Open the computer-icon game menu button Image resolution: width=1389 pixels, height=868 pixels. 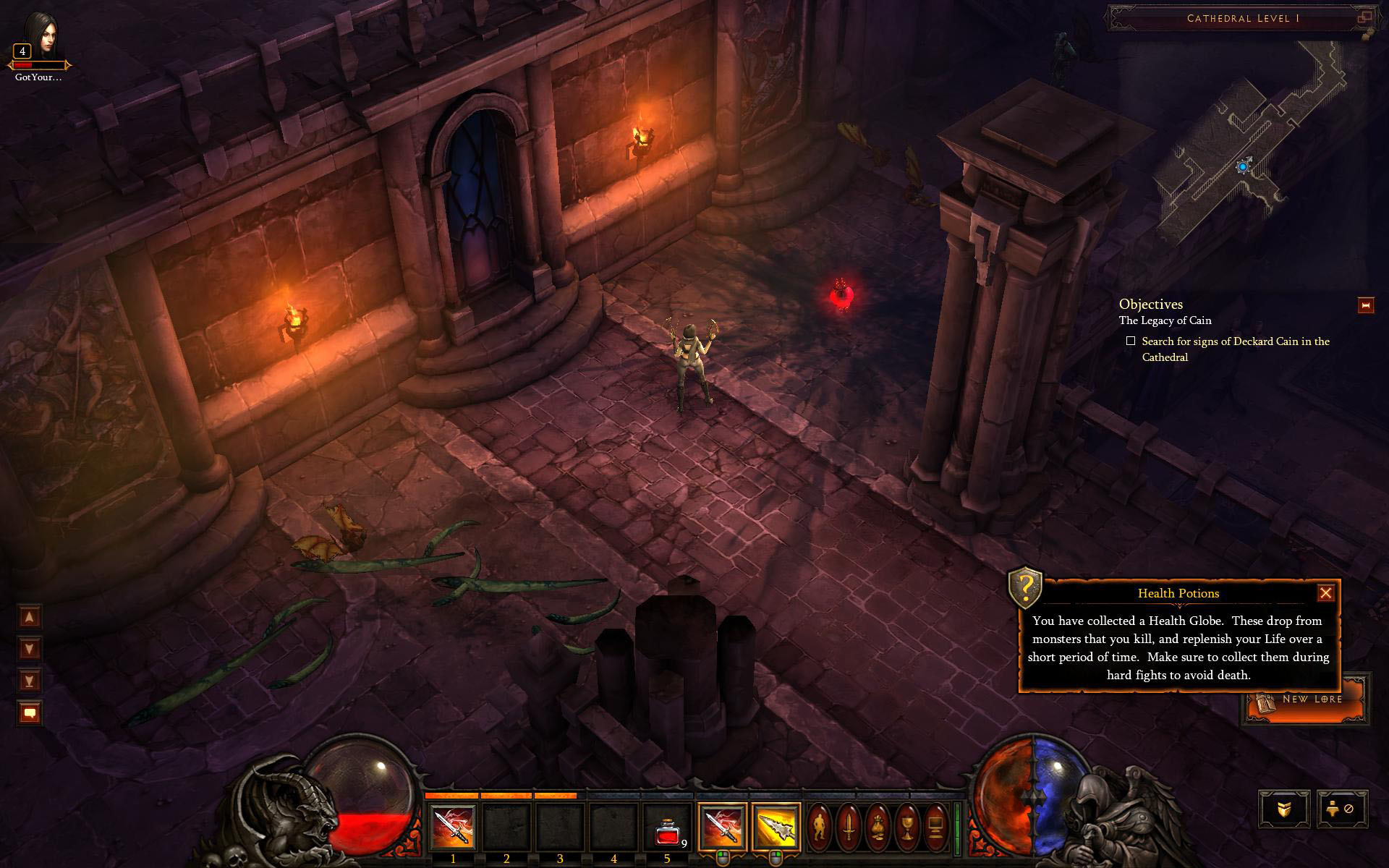click(x=935, y=827)
